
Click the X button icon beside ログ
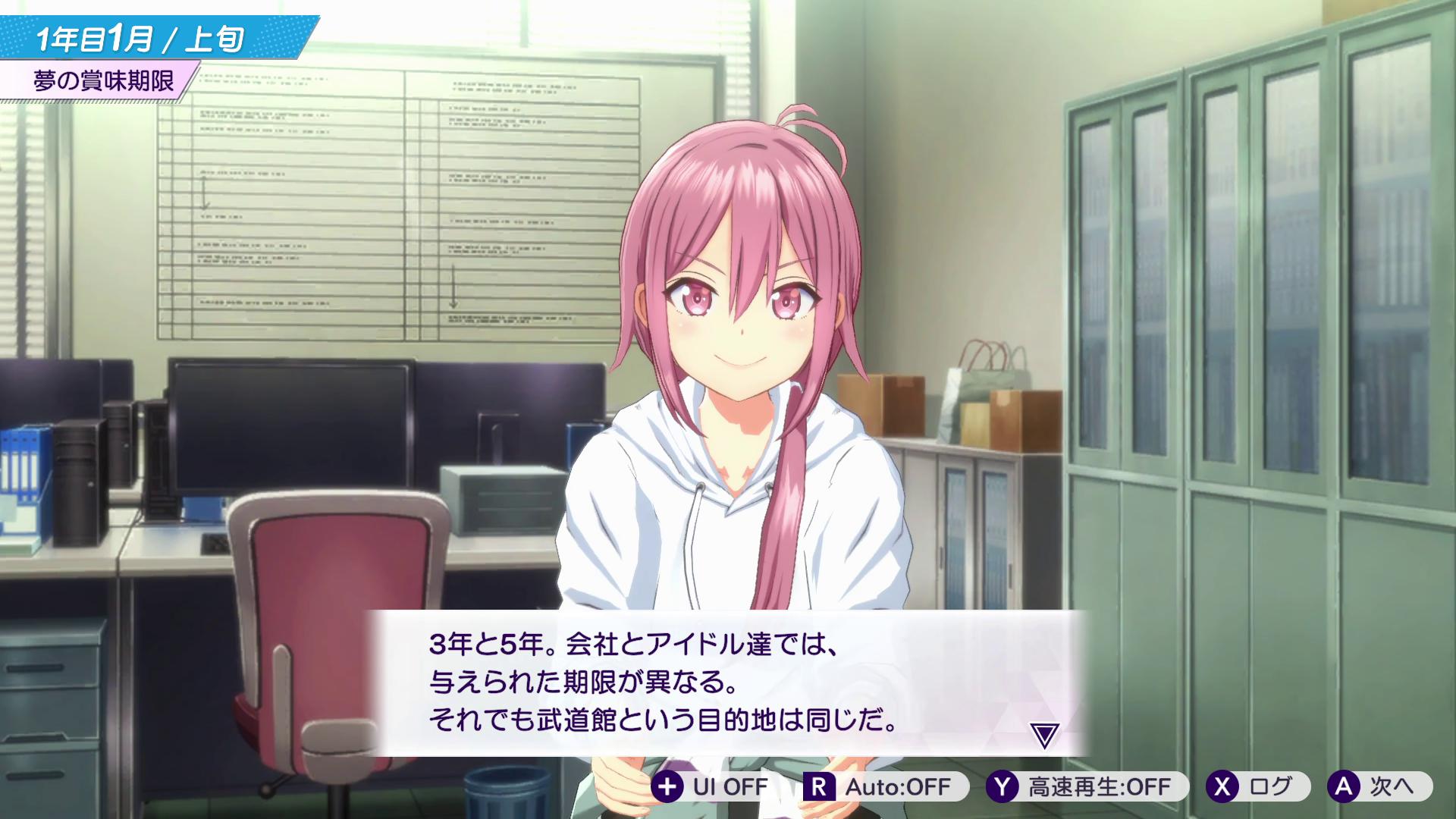point(1222,787)
